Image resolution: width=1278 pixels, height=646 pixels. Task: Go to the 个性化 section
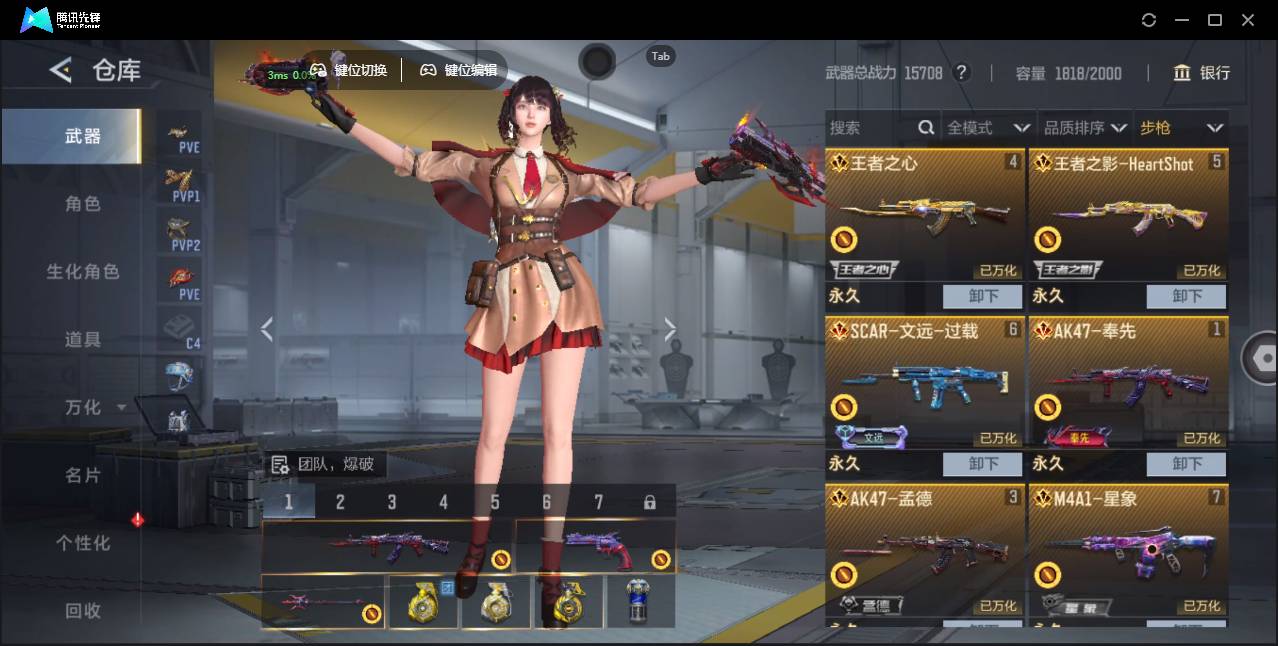(82, 543)
